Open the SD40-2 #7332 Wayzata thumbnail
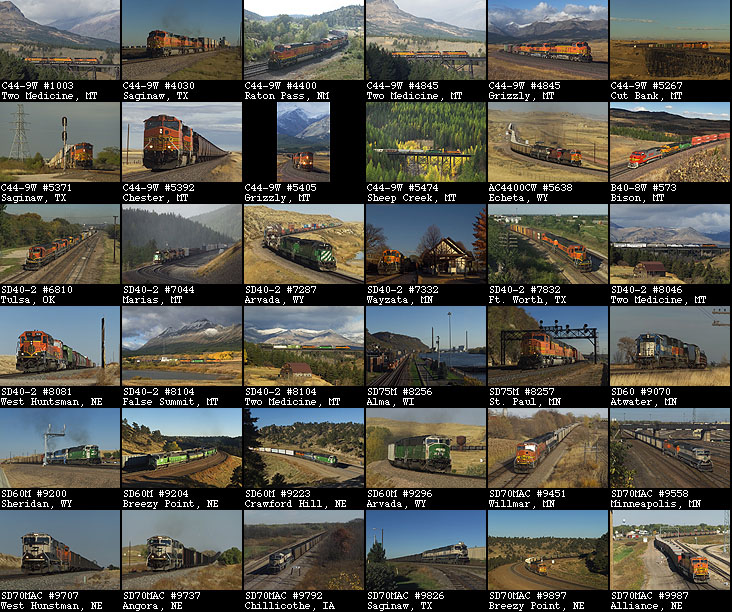The image size is (732, 612). click(x=425, y=244)
